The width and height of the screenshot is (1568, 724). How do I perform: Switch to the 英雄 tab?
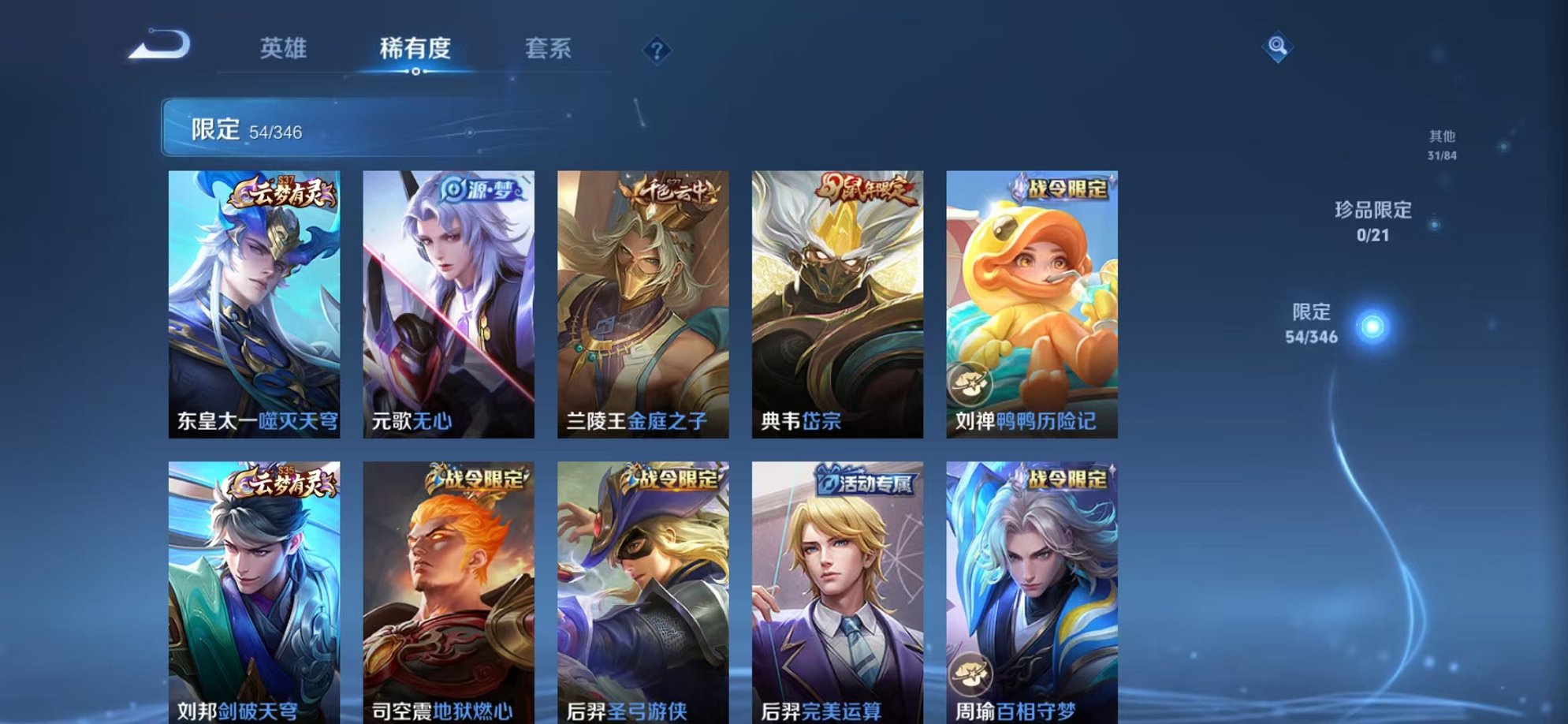(285, 49)
